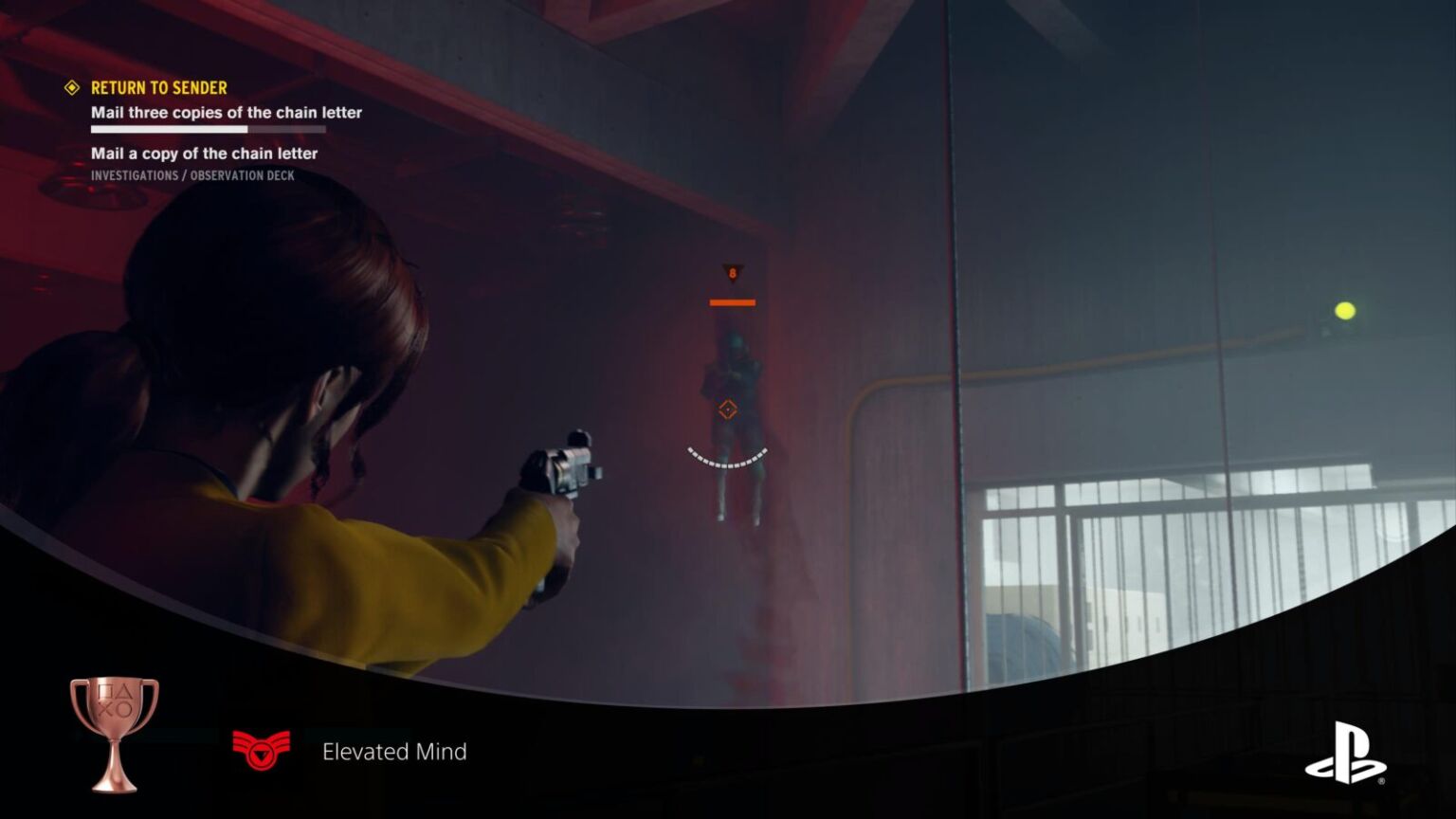The height and width of the screenshot is (819, 1456).
Task: Click the Elevated Mind trophy name
Action: pyautogui.click(x=394, y=752)
